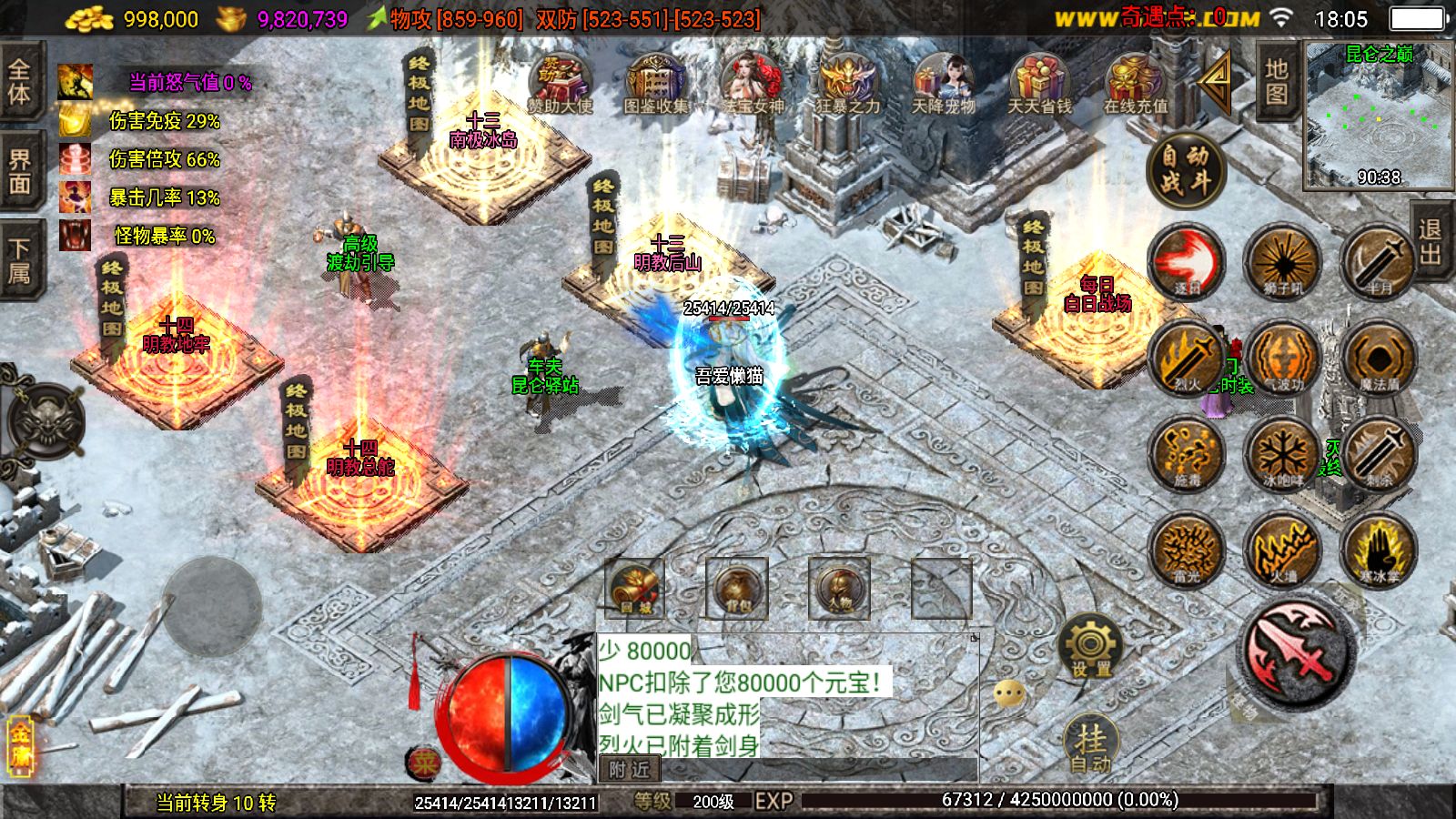
Task: Switch to the 附近 nearby chat channel
Action: coord(630,769)
